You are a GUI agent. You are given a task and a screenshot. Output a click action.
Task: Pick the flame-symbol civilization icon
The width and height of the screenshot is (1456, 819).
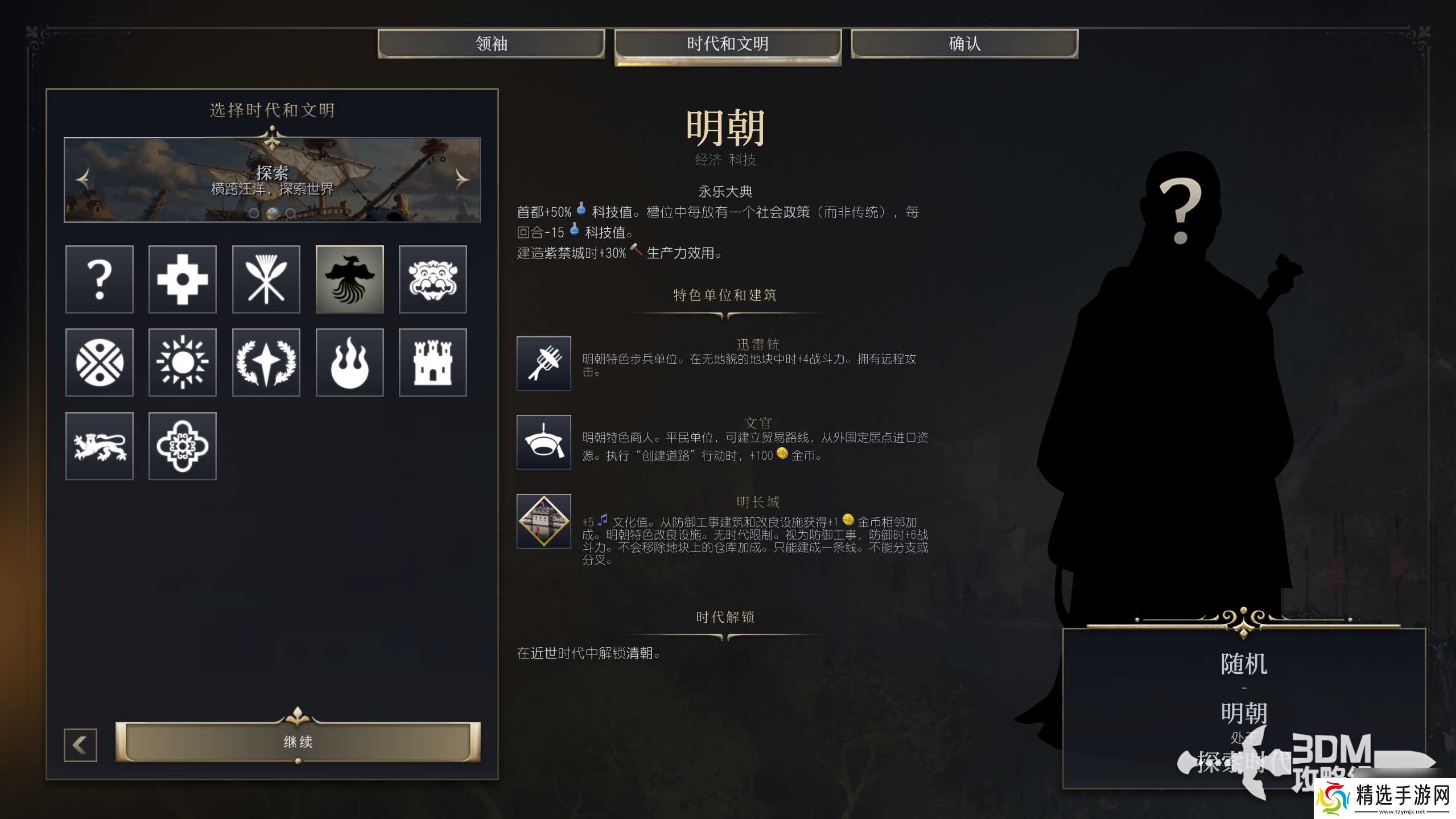coord(349,363)
